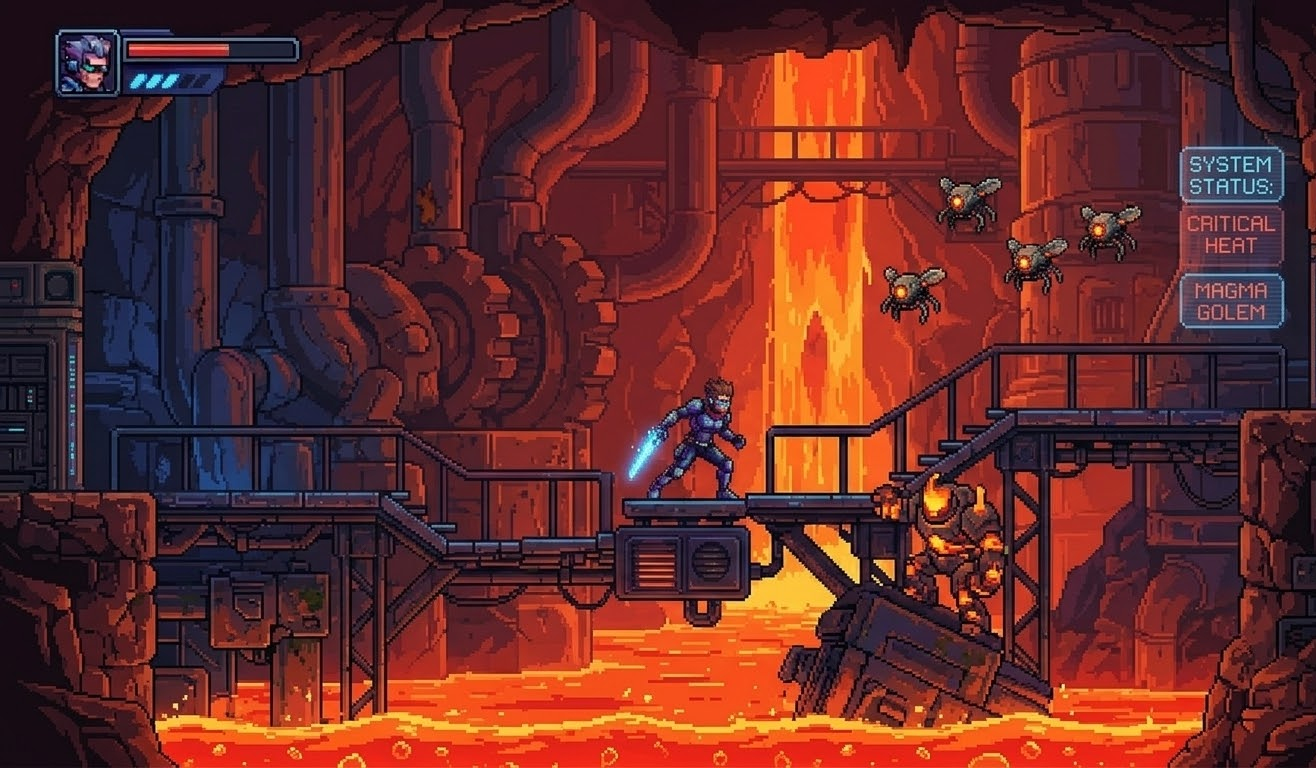
Task: Click the drone hovering left of the lava fall
Action: [x=908, y=290]
